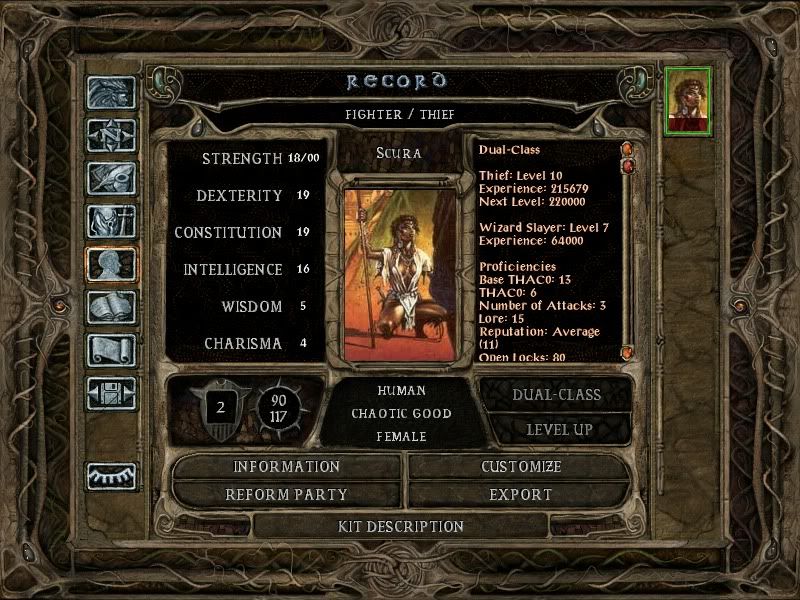Viewport: 800px width, 600px height.
Task: Return to game via the top sidebar icon
Action: point(111,93)
